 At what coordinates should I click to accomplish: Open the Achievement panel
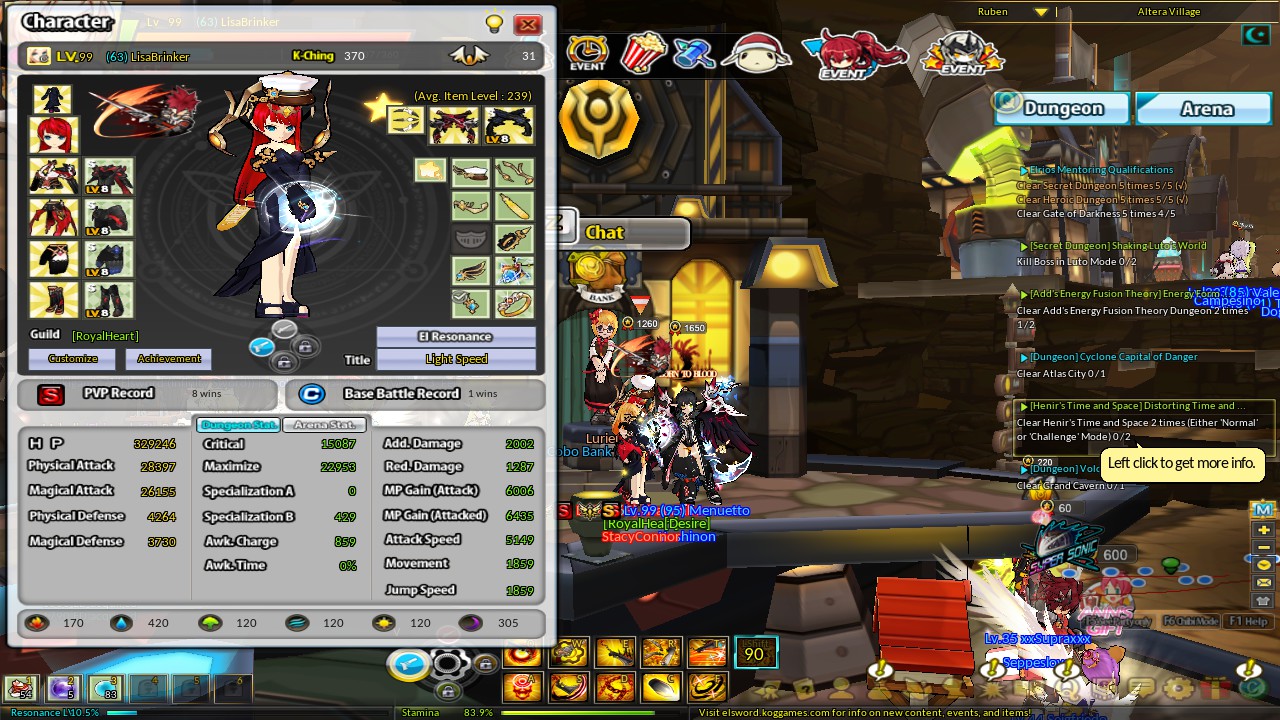click(169, 358)
